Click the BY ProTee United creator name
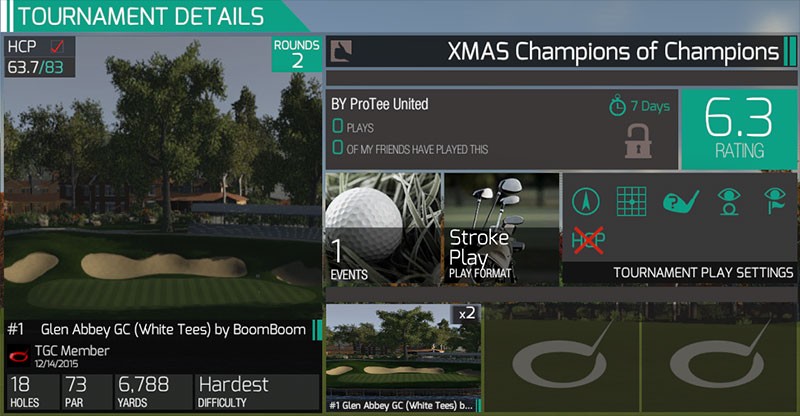The height and width of the screenshot is (416, 800). pyautogui.click(x=380, y=104)
